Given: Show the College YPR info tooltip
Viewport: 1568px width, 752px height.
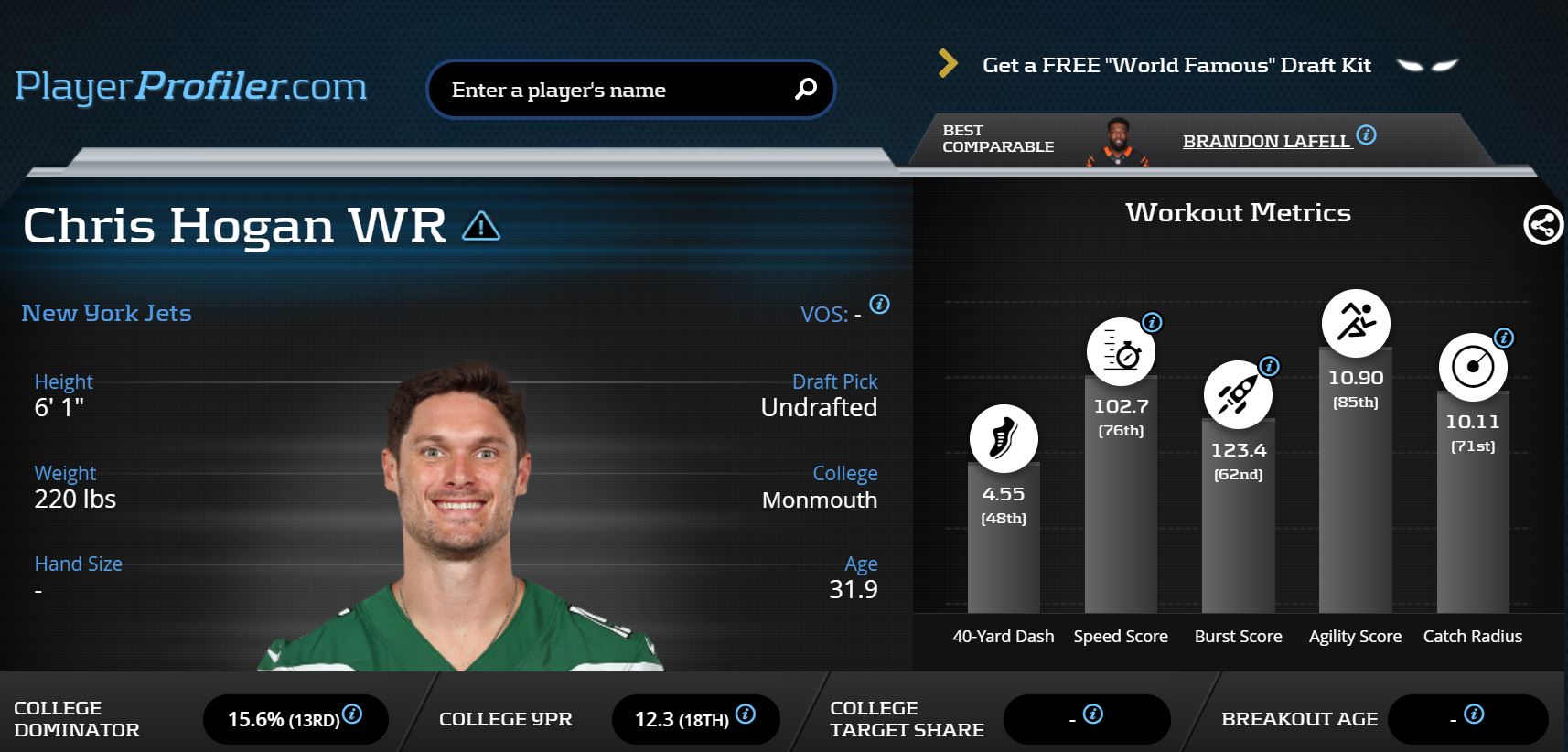Looking at the screenshot, I should click(746, 714).
